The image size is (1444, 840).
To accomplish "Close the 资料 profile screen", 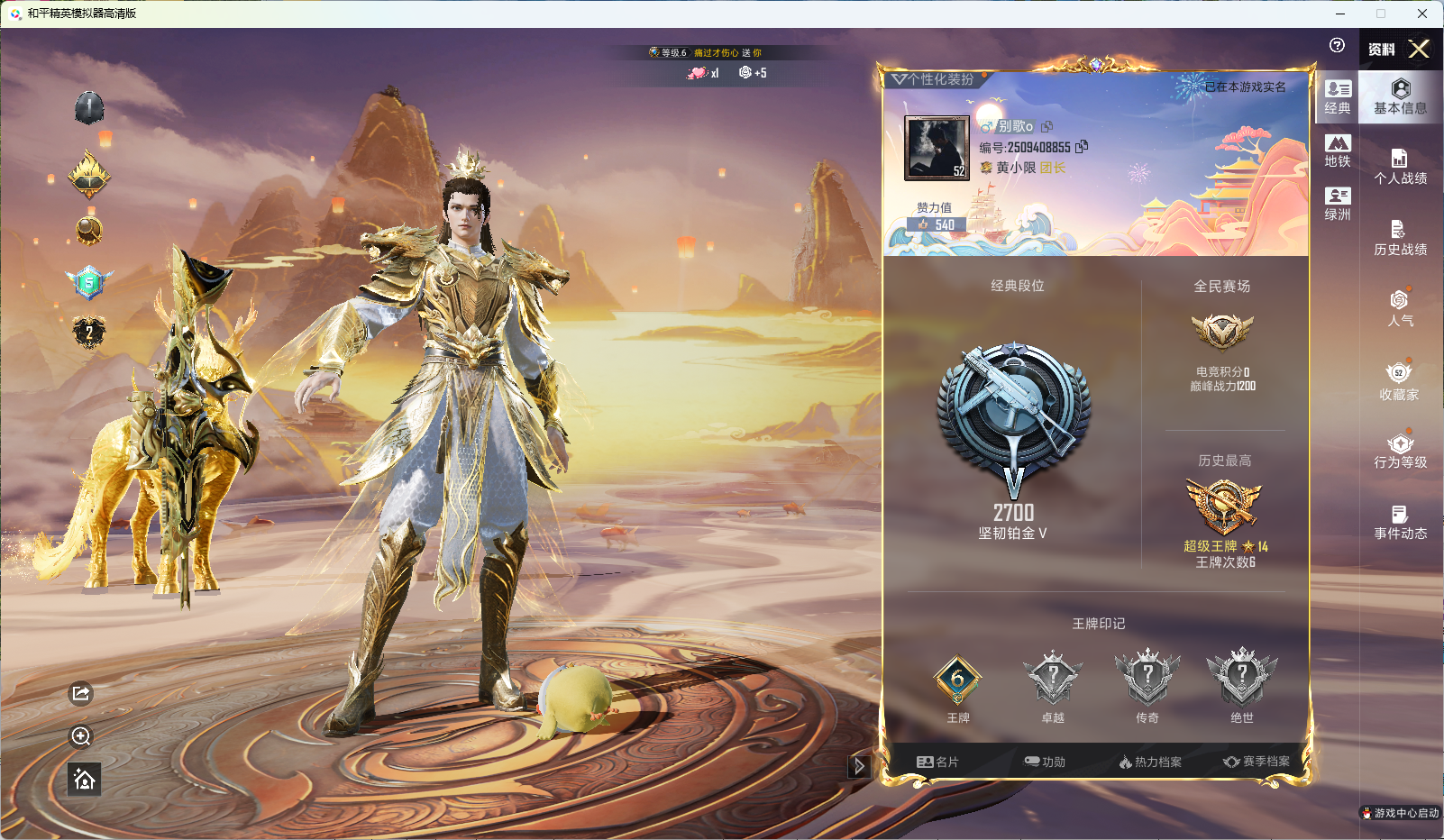I will point(1419,49).
